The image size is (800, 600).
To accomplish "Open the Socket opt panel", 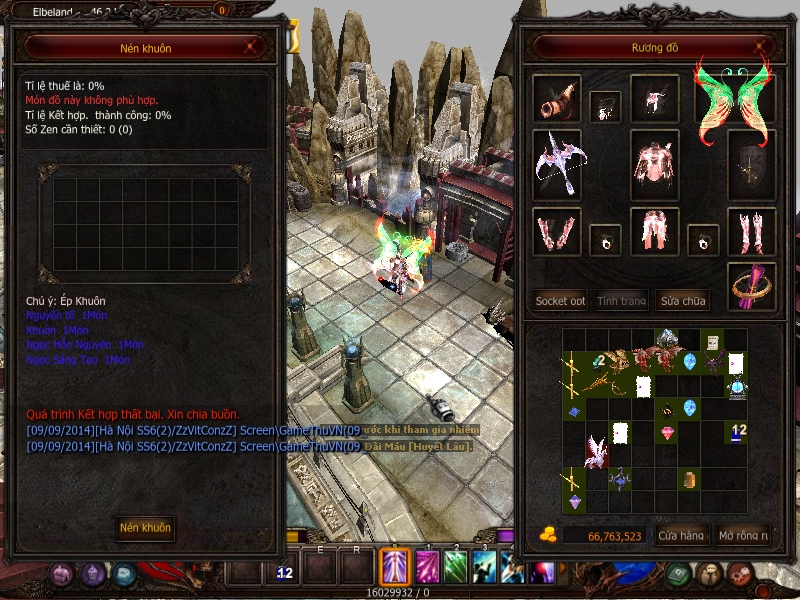I will coord(560,300).
